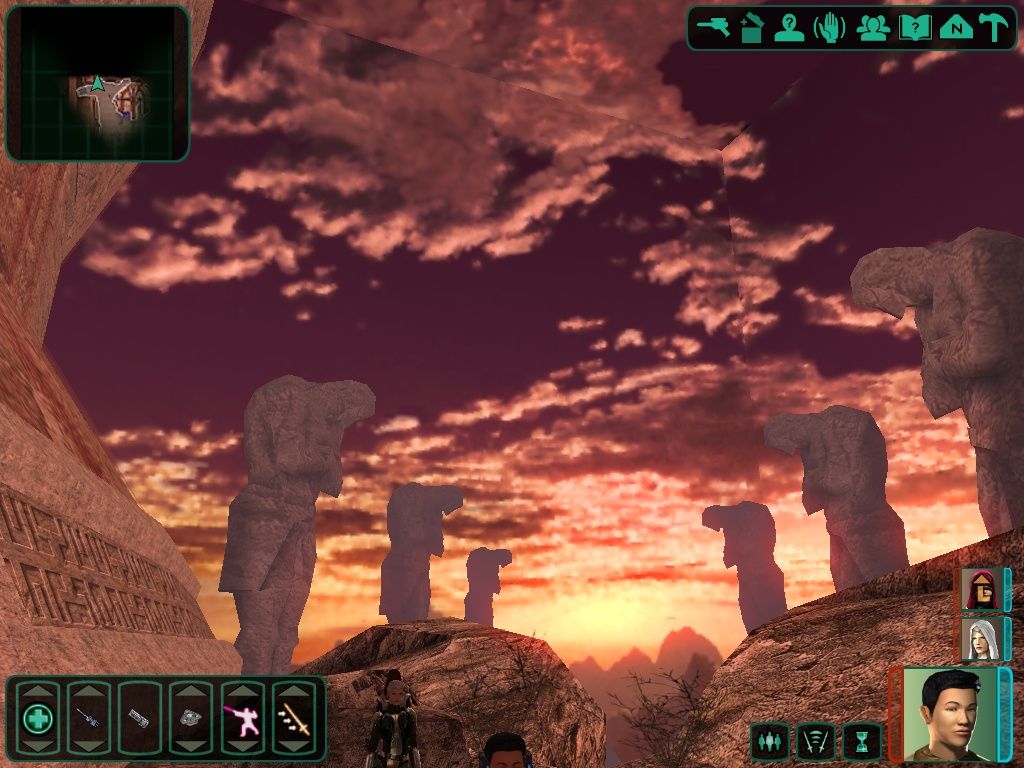This screenshot has width=1024, height=768.
Task: Open the character sheet silhouette icon
Action: click(x=790, y=28)
